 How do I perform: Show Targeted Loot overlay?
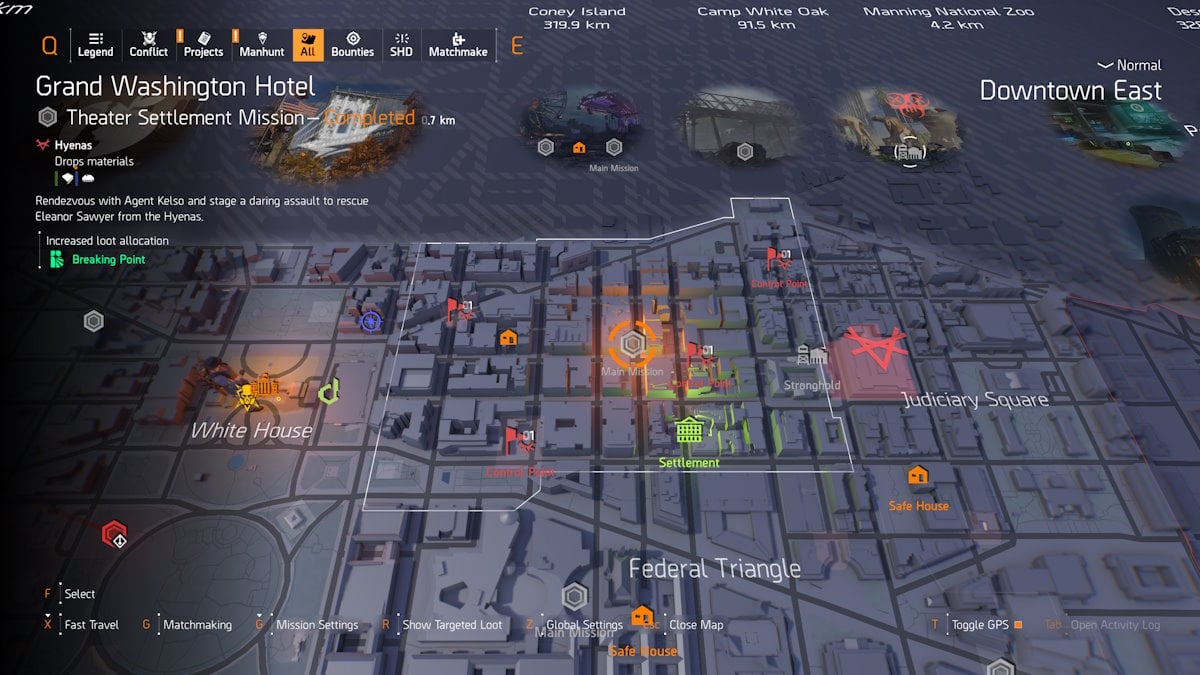click(452, 625)
